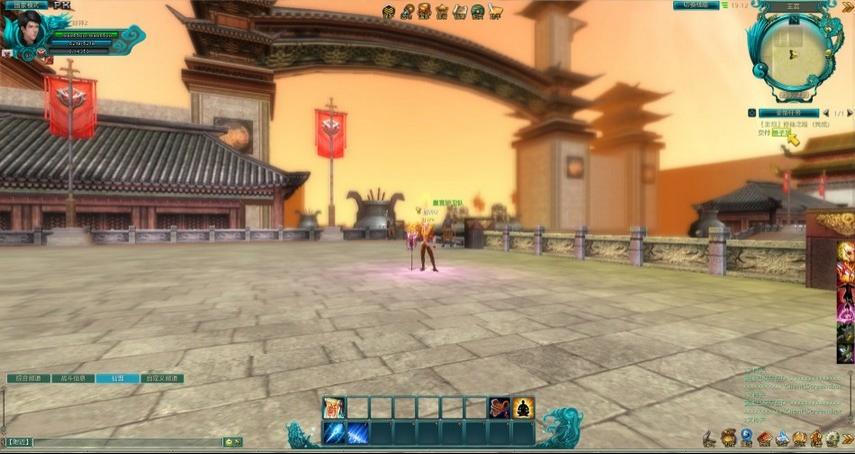The width and height of the screenshot is (855, 454).
Task: Select the chat channel selector beside the input
Action: 18,441
